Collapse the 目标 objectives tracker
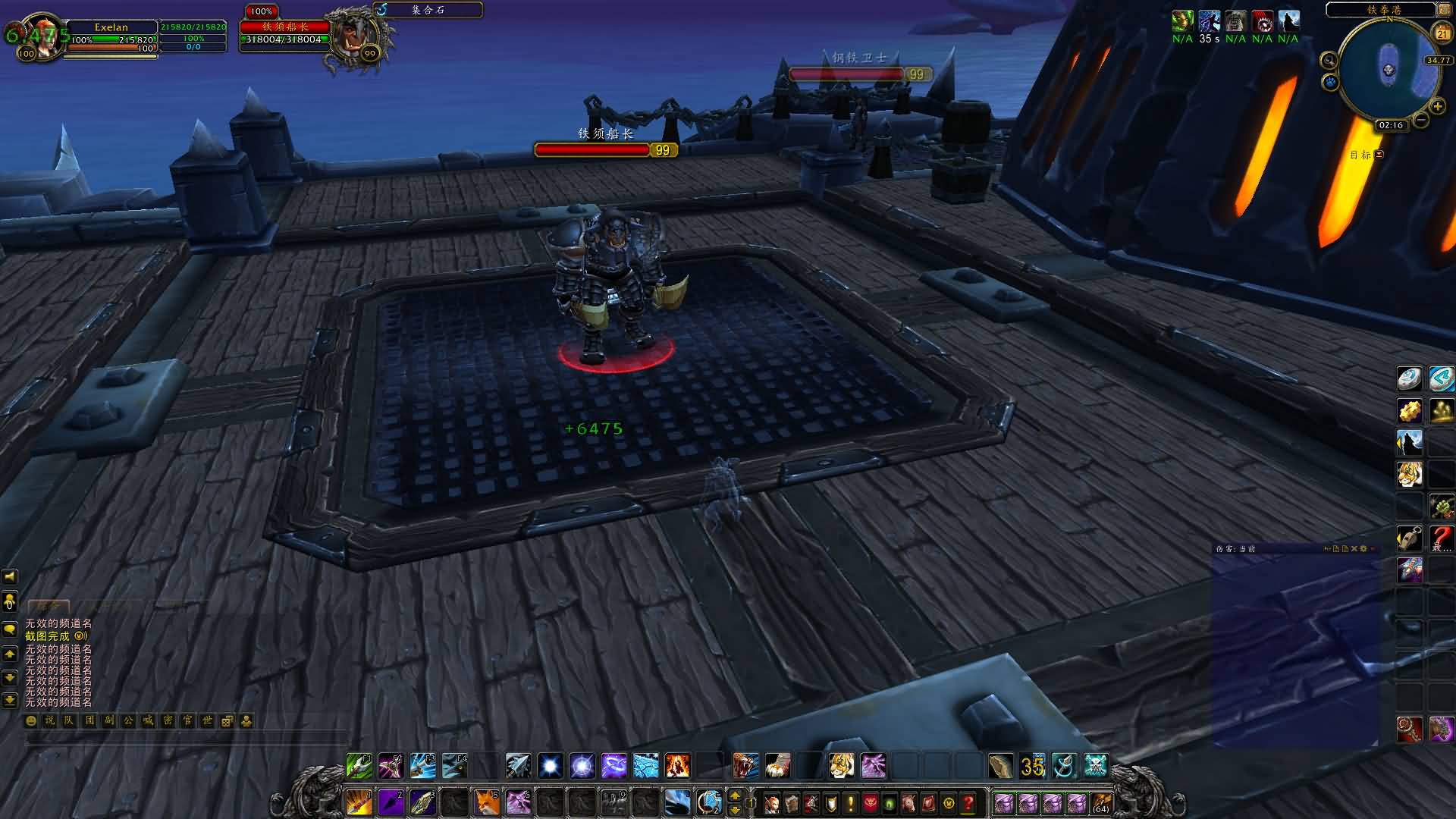1456x819 pixels. click(x=1379, y=155)
